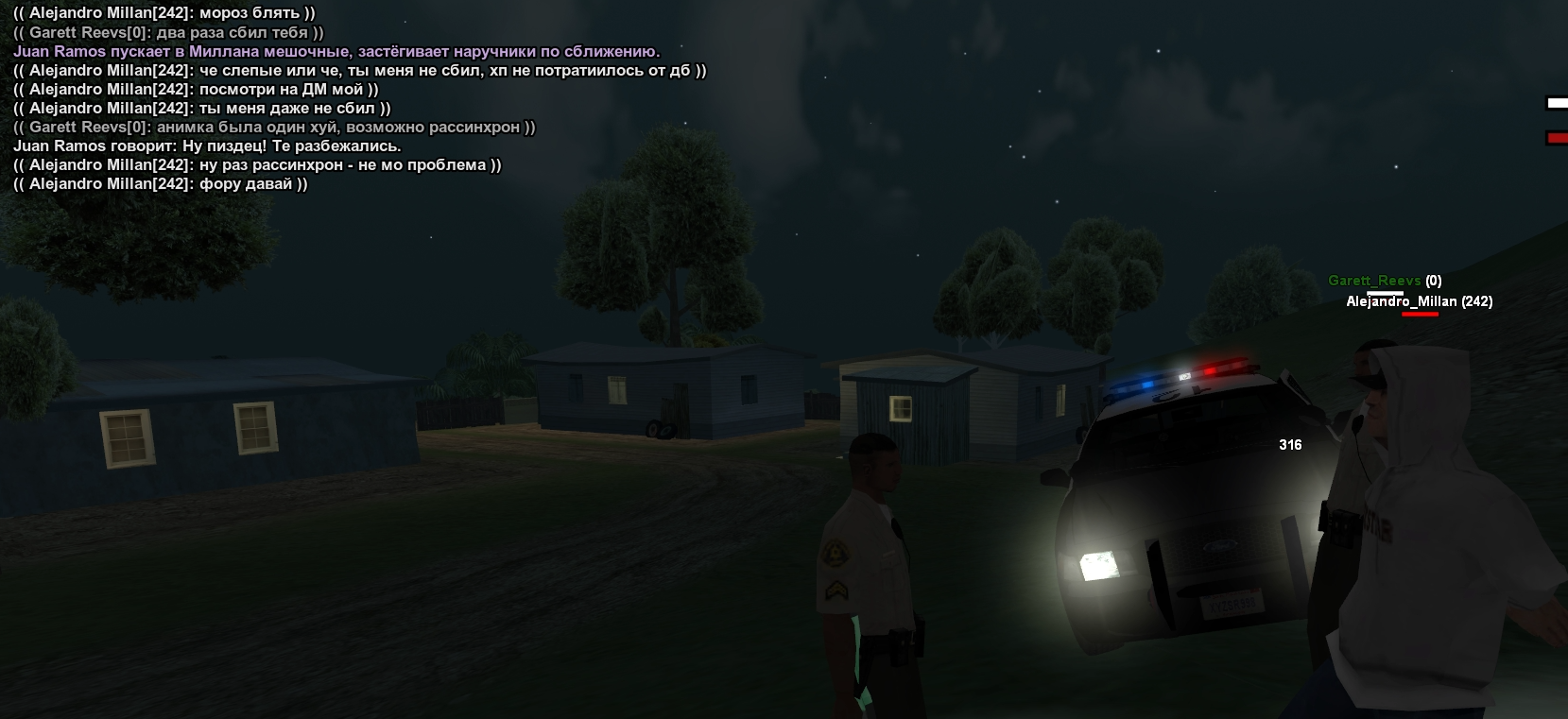Click the chat line saying "фору давай"
Screen dimensions: 1568x719
pos(161,184)
